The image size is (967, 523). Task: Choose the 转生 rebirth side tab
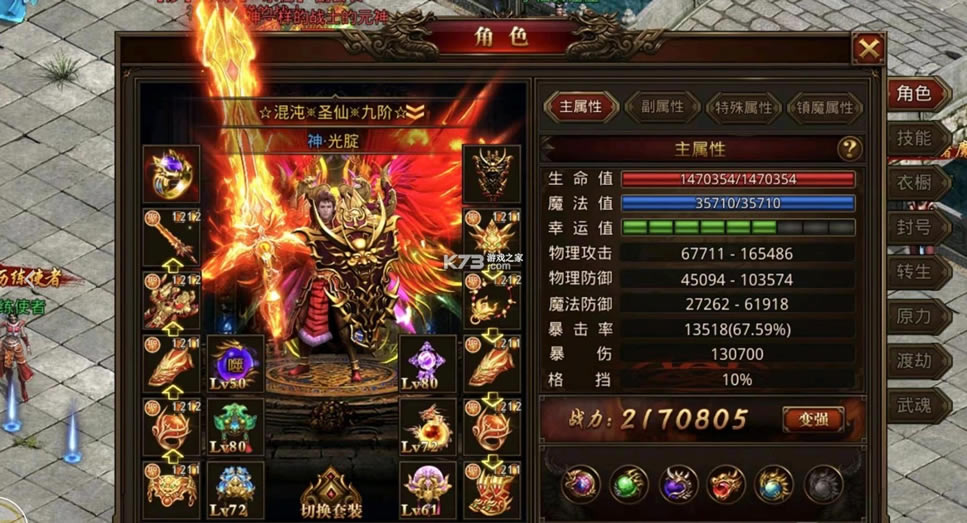click(915, 271)
